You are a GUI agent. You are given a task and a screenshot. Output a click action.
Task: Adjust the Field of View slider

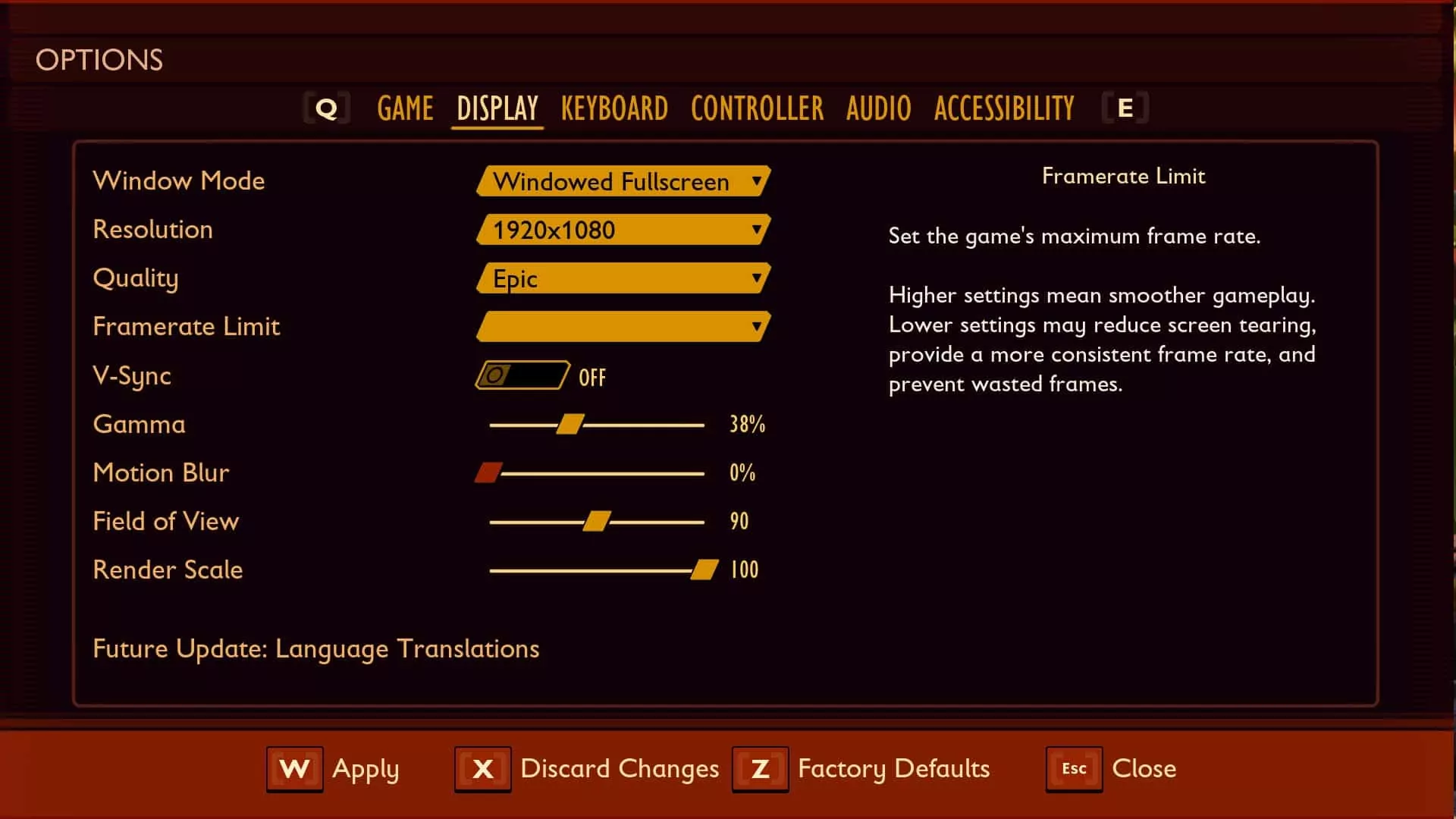tap(597, 522)
